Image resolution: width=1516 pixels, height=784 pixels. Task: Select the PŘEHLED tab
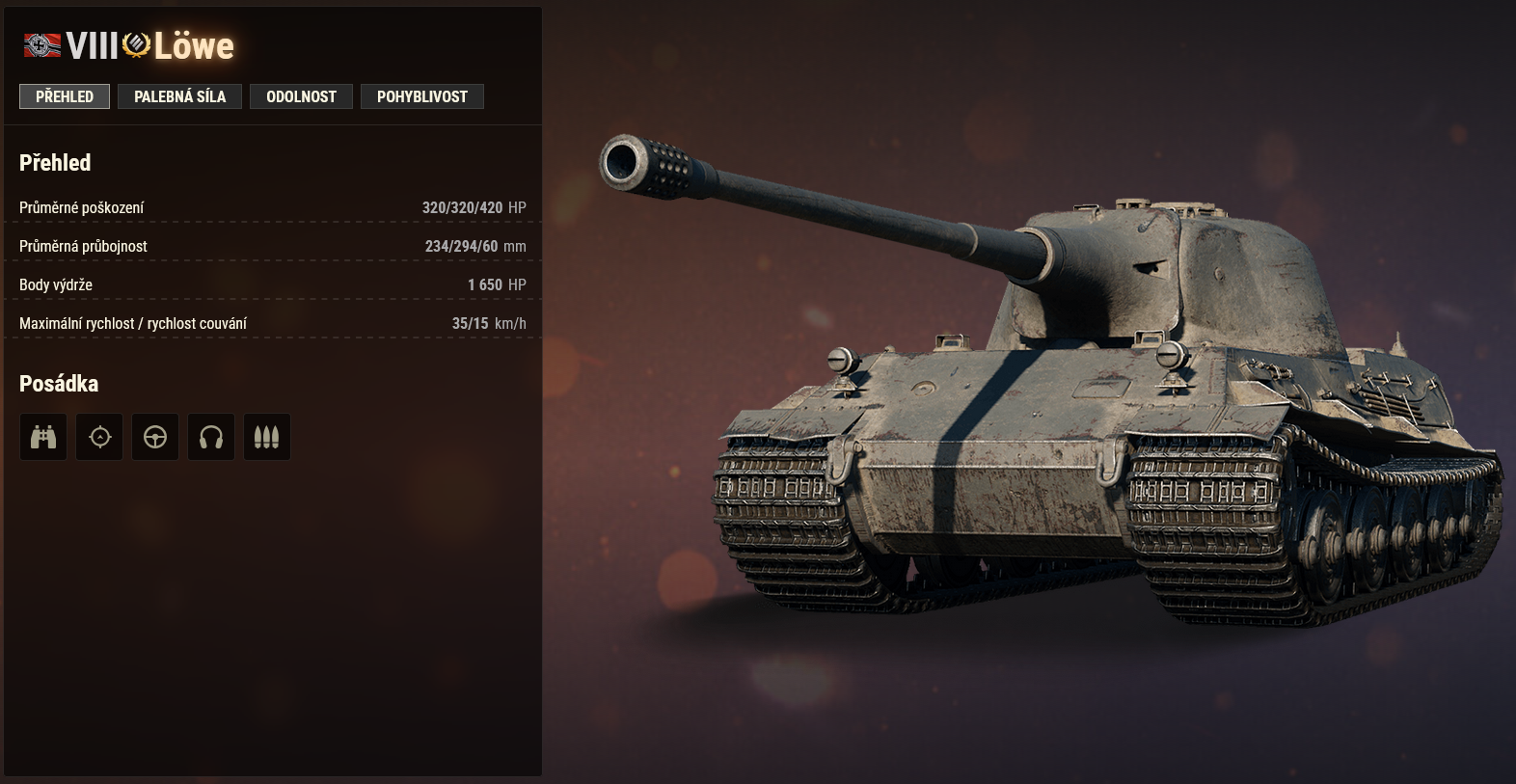point(64,95)
